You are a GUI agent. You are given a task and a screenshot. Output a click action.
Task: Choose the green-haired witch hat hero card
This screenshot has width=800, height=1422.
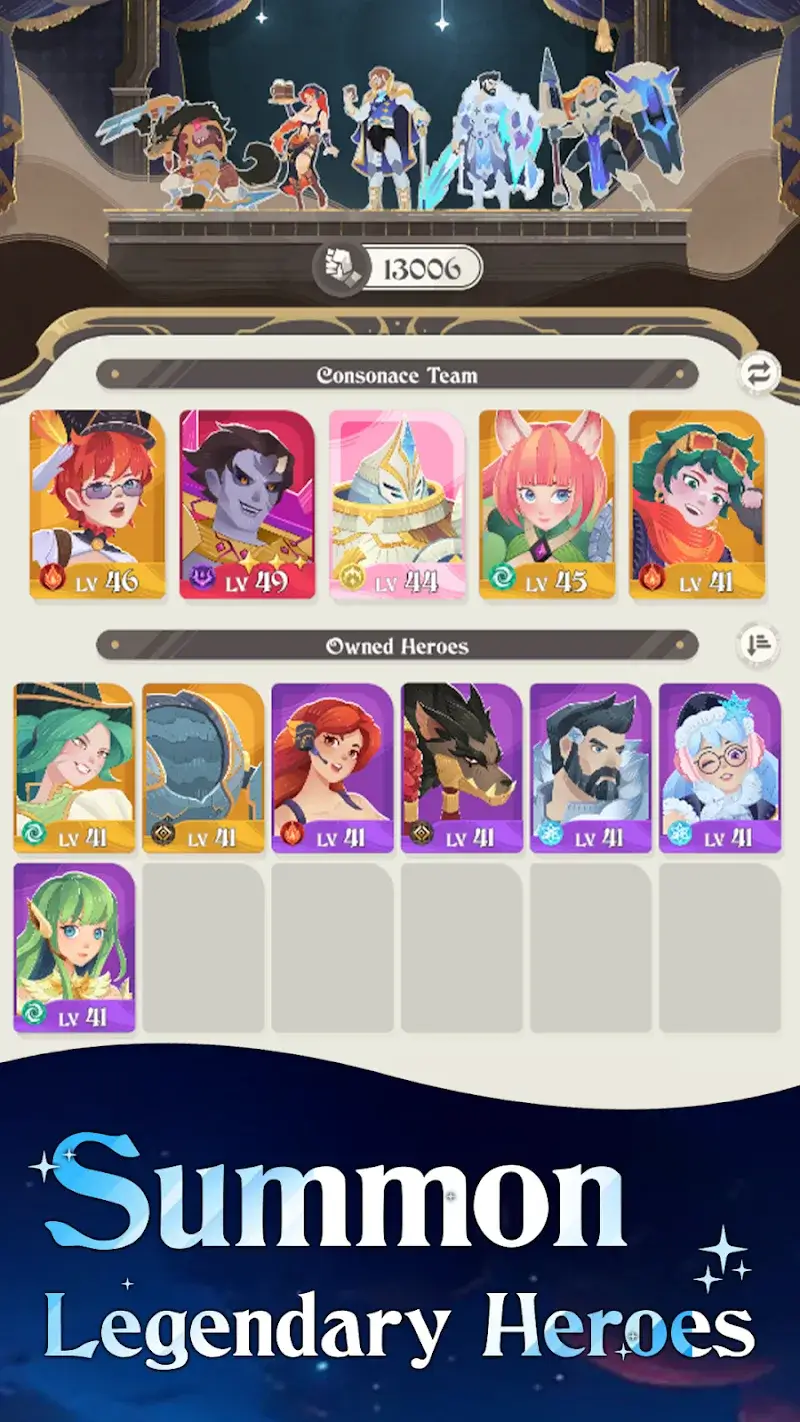(74, 768)
